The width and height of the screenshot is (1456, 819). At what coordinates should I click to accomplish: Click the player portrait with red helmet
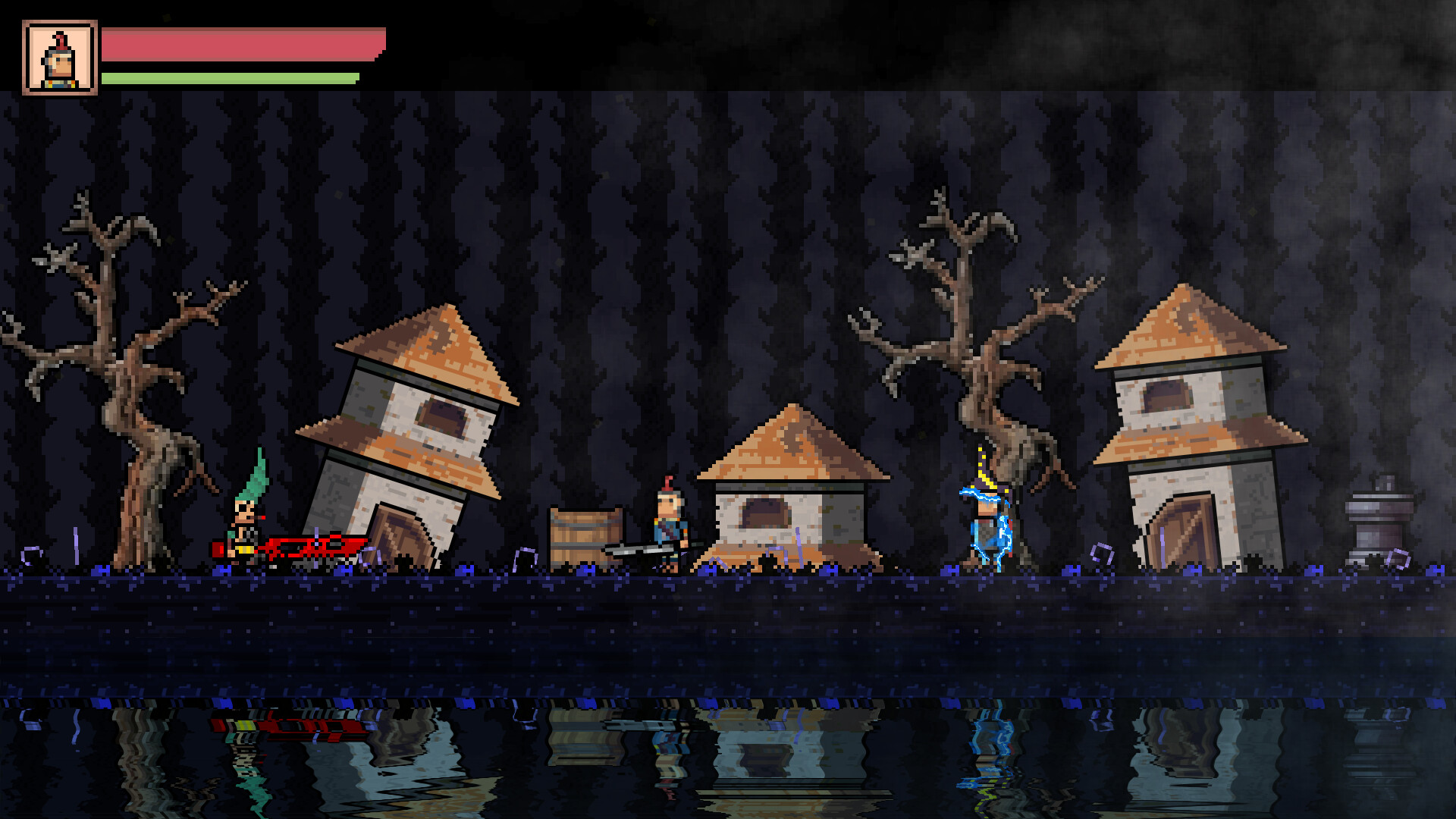pyautogui.click(x=59, y=57)
